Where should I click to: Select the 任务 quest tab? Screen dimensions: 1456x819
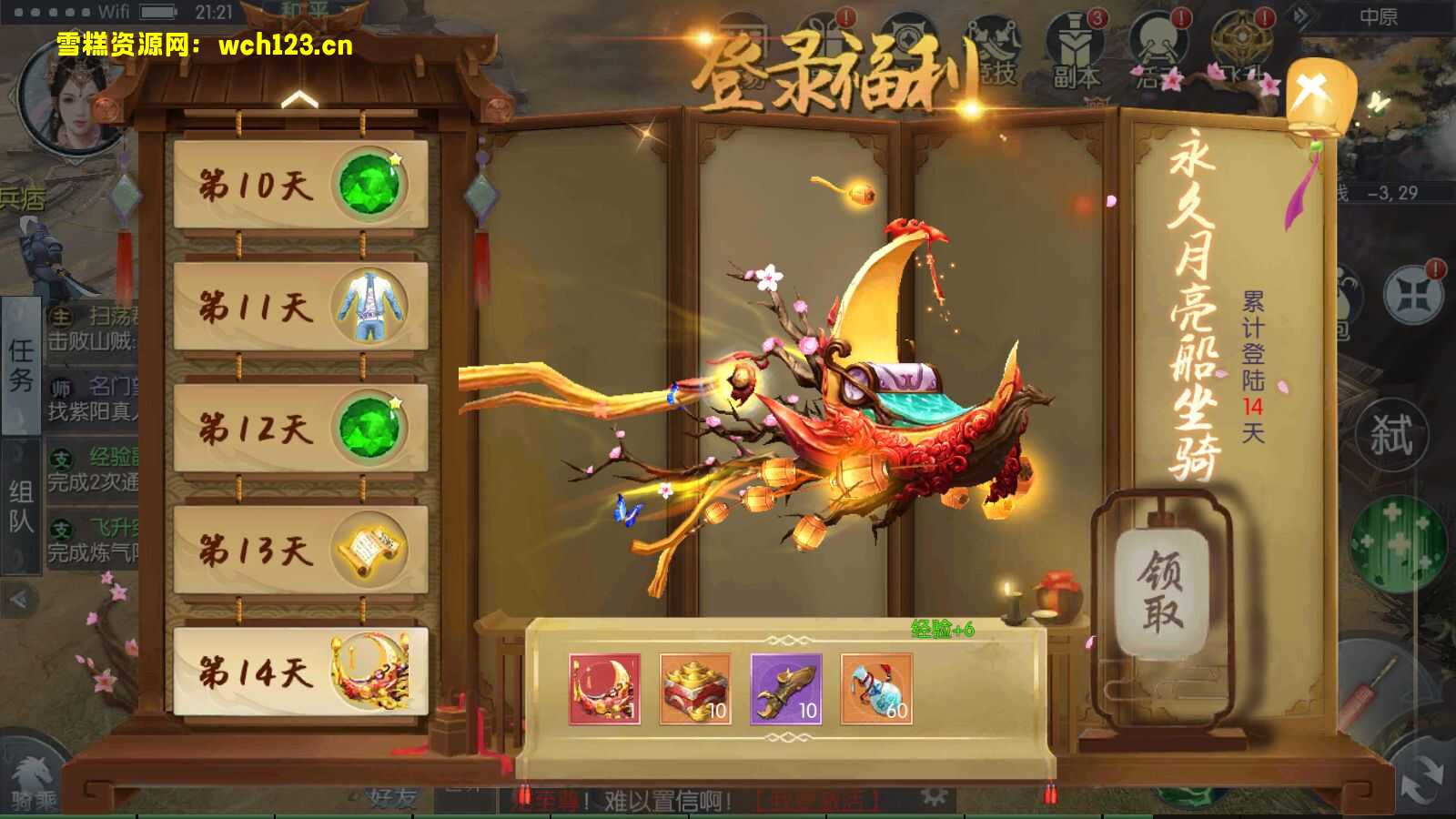(20, 369)
